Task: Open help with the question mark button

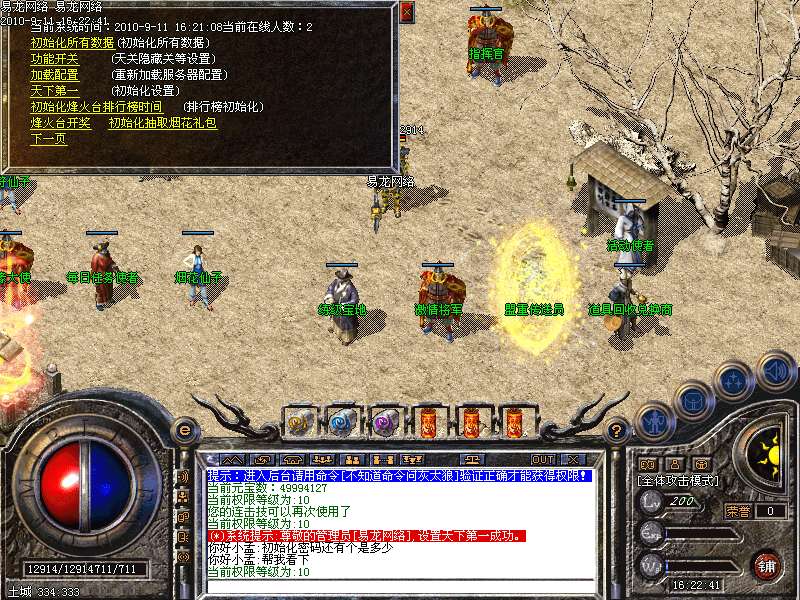Action: click(x=617, y=430)
